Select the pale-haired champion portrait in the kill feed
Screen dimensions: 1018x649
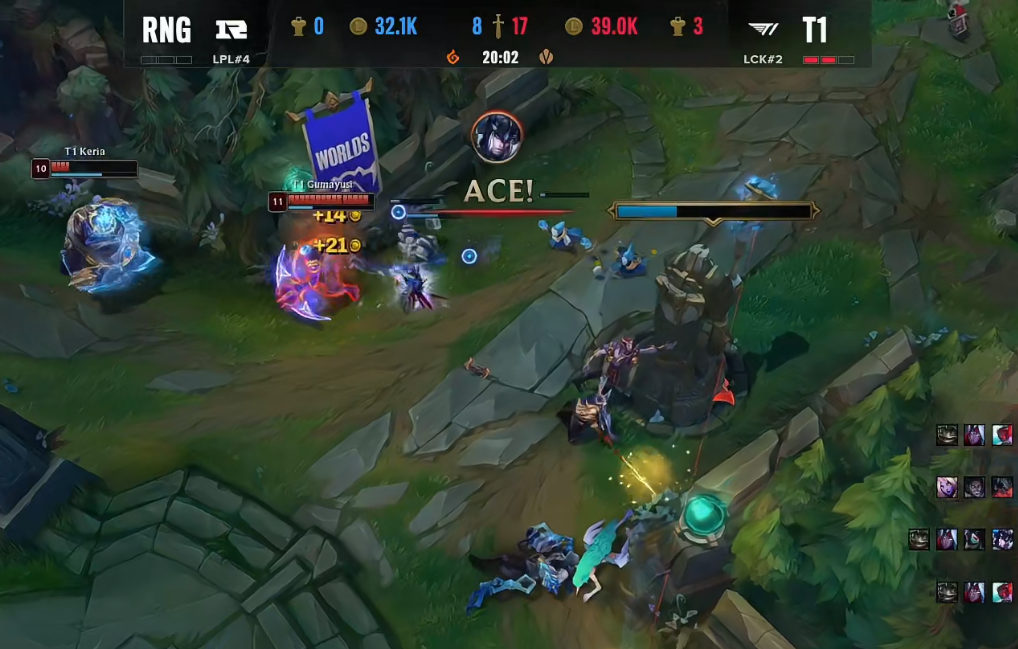[947, 487]
